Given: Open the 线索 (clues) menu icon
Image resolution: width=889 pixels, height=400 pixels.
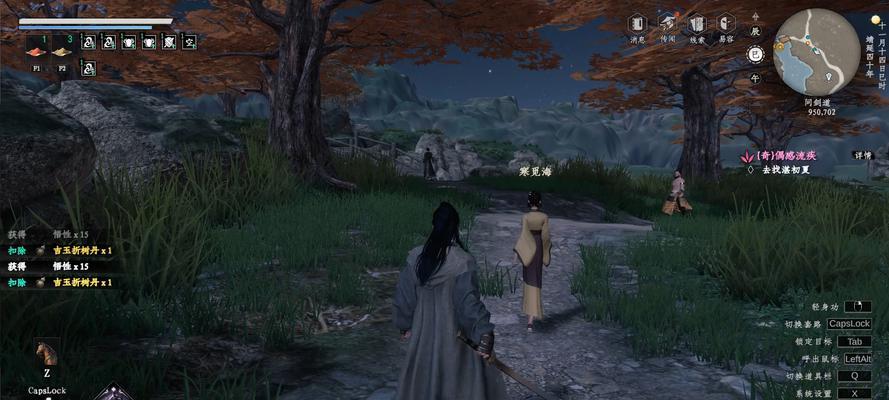Looking at the screenshot, I should [697, 24].
